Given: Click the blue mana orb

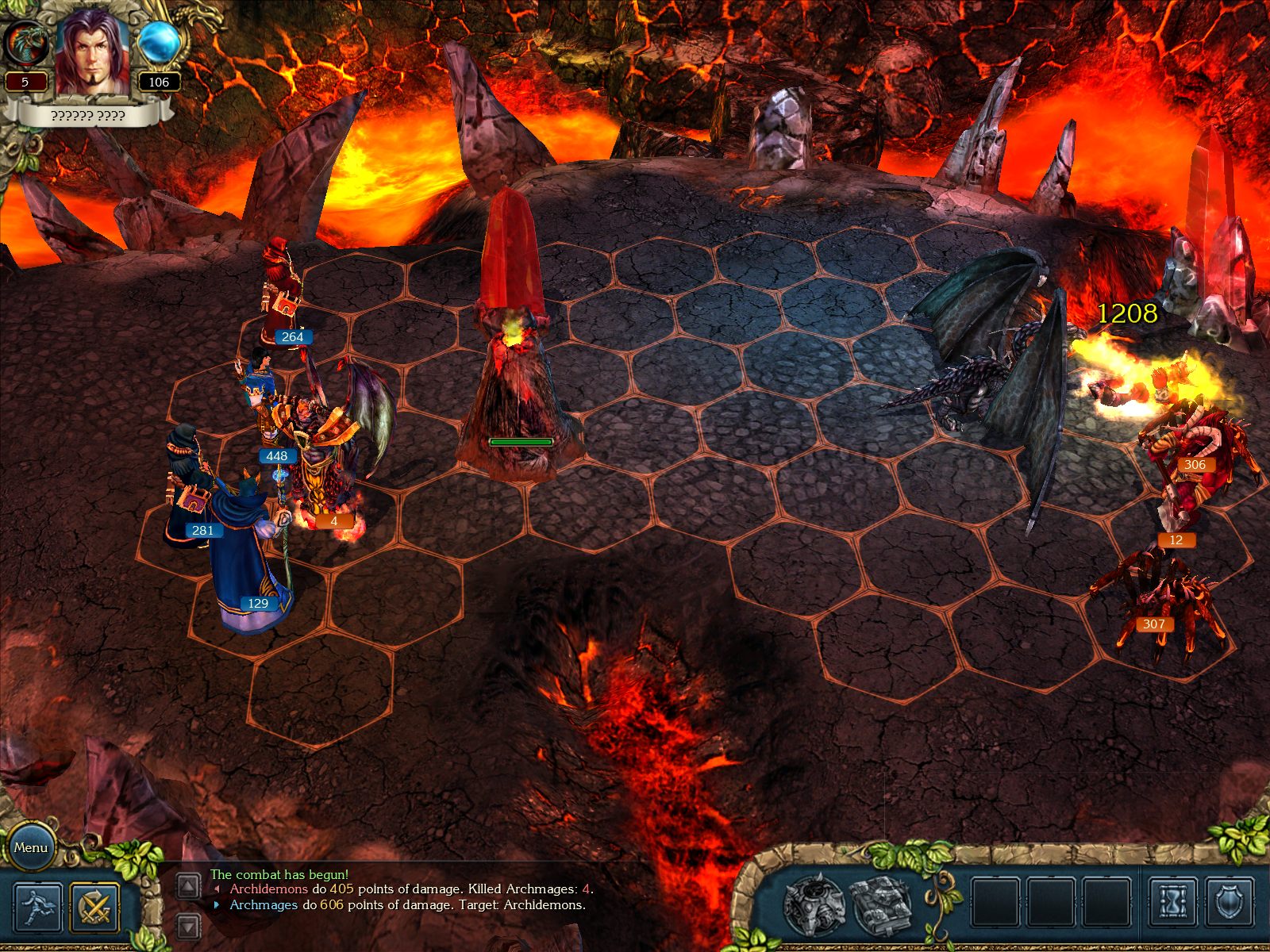Looking at the screenshot, I should pyautogui.click(x=159, y=44).
